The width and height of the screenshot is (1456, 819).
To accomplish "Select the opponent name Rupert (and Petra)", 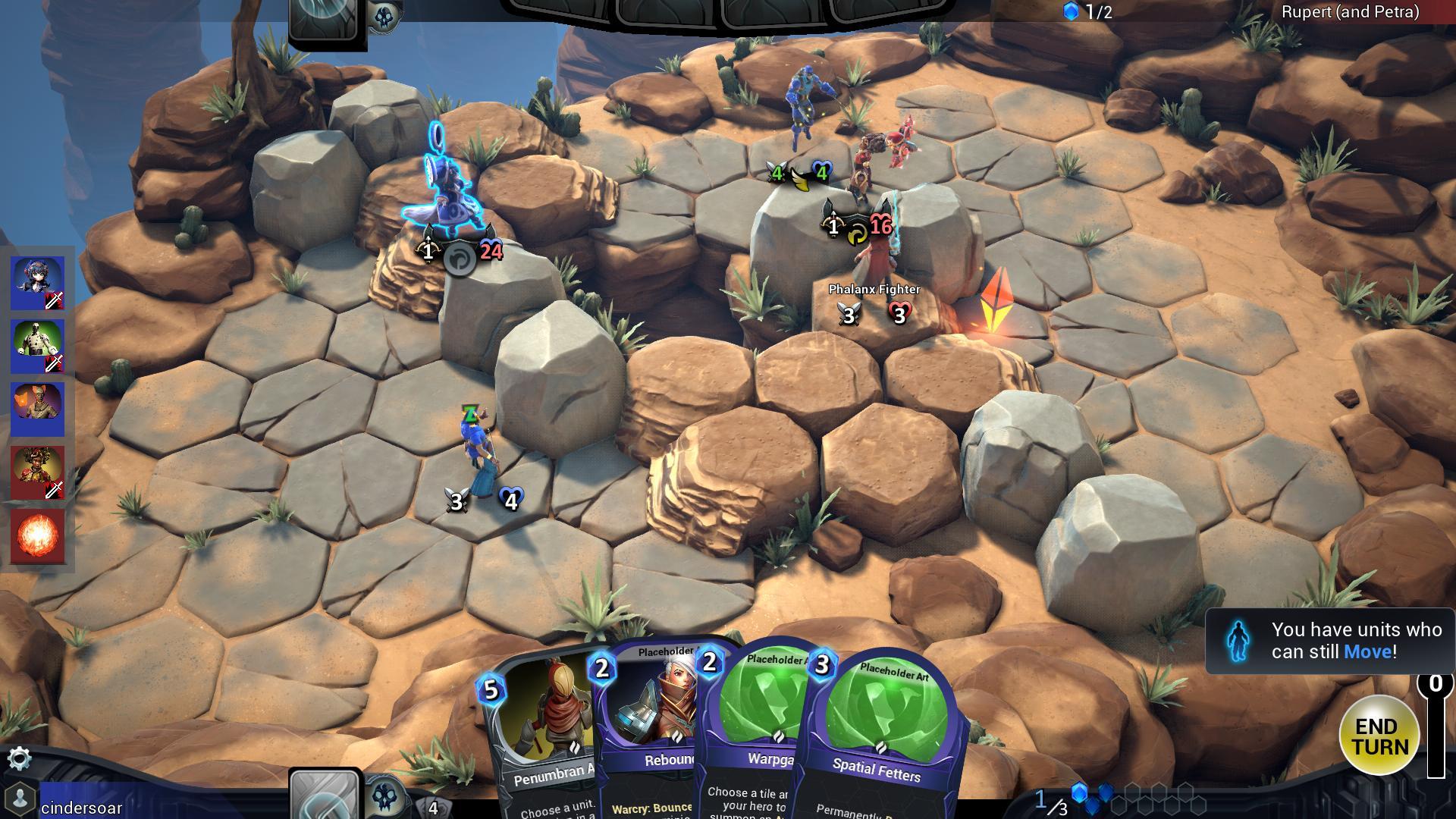I will click(x=1350, y=12).
